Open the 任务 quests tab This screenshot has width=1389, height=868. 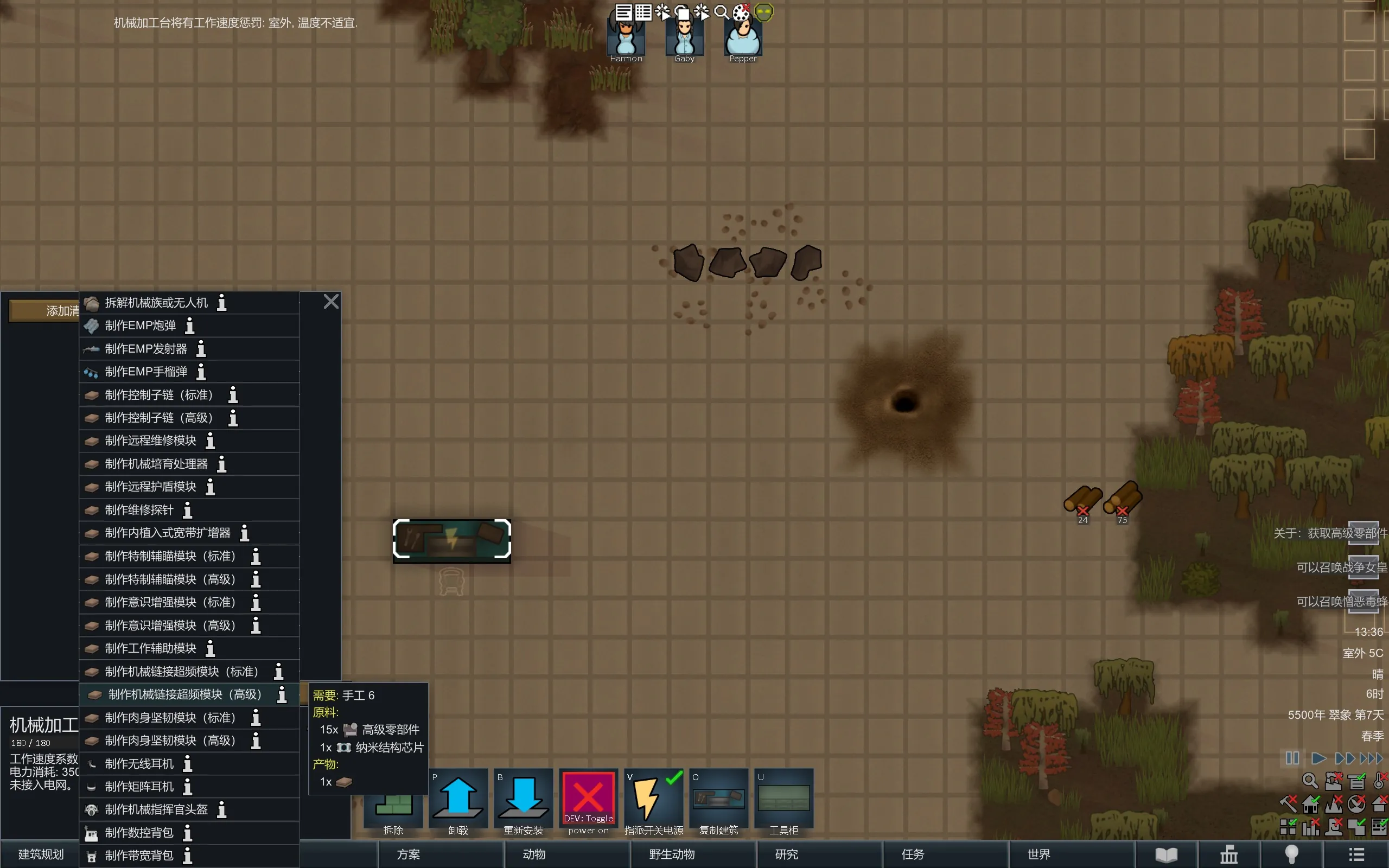[x=913, y=854]
